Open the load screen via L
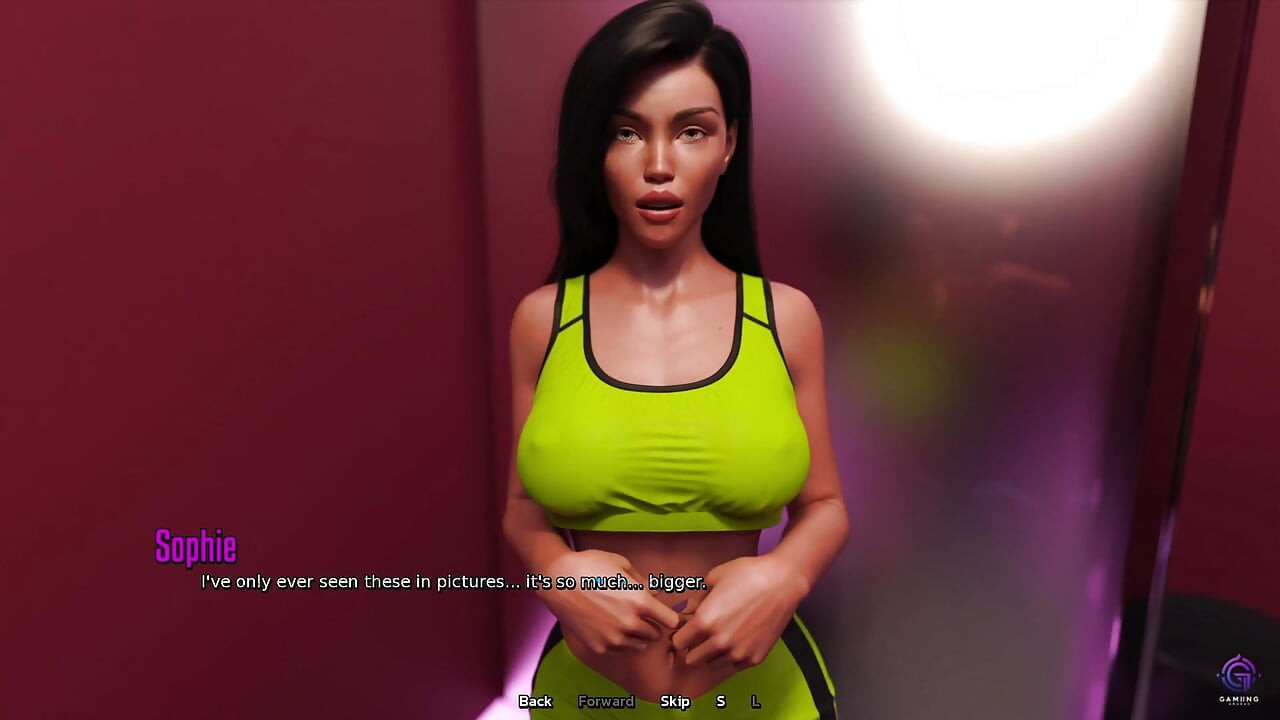1280x720 pixels. [x=756, y=702]
